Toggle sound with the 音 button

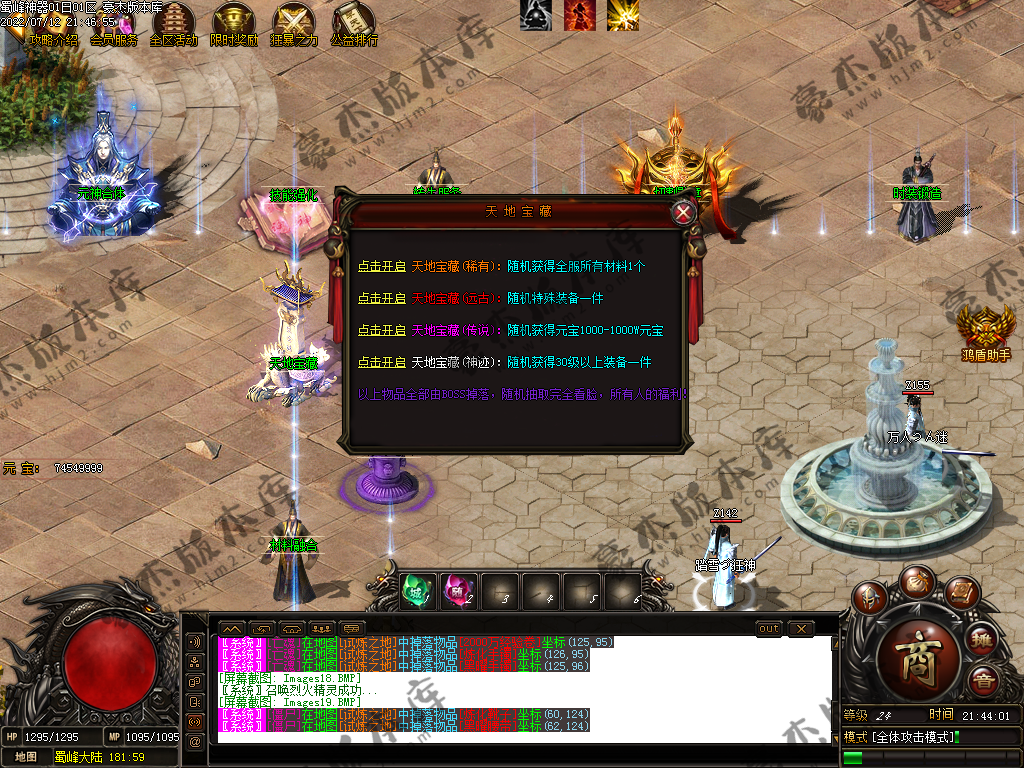(983, 681)
